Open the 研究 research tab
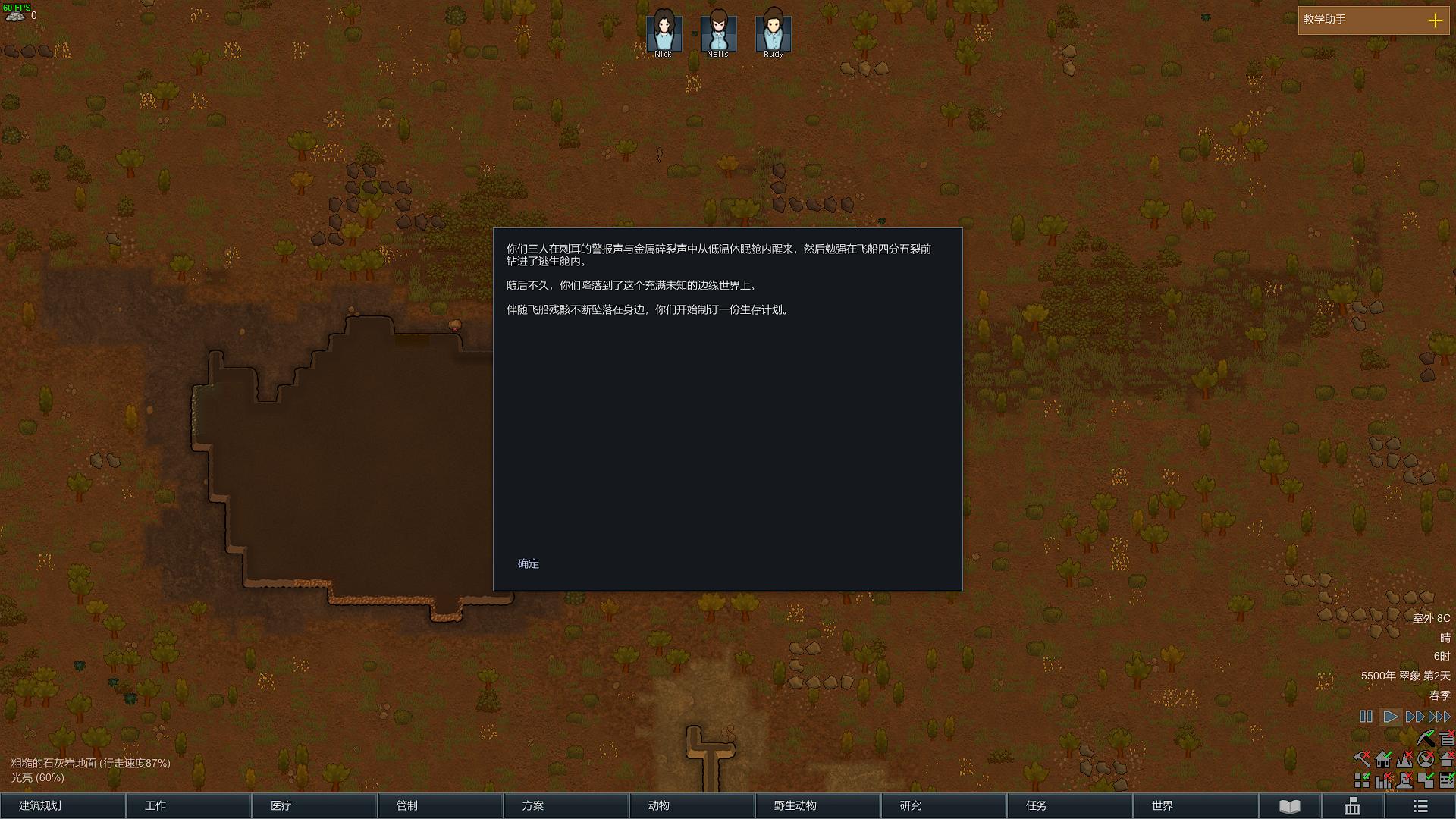 click(x=943, y=805)
